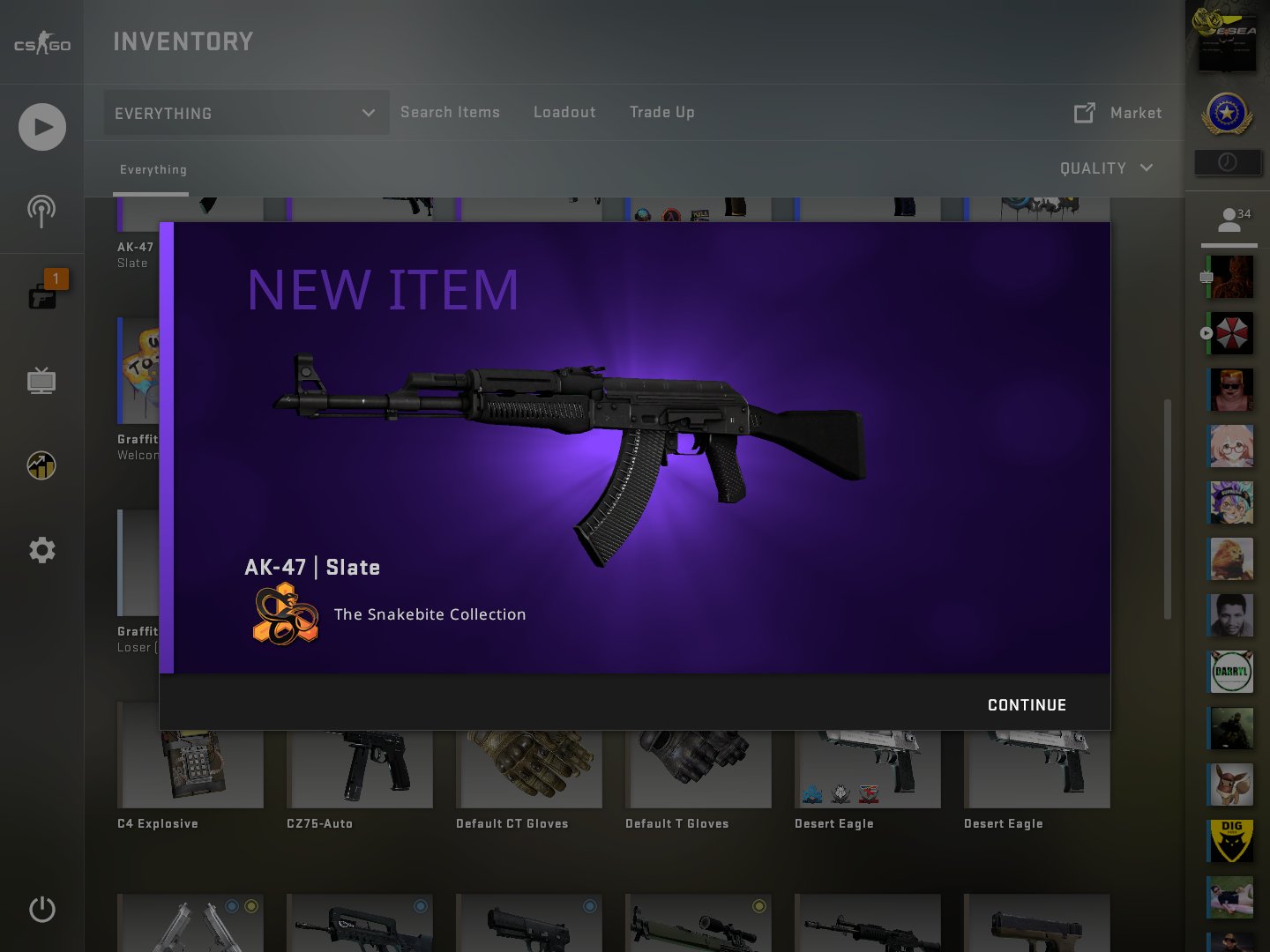Image resolution: width=1270 pixels, height=952 pixels.
Task: Open the medals/achievements icon in sidebar
Action: point(41,465)
